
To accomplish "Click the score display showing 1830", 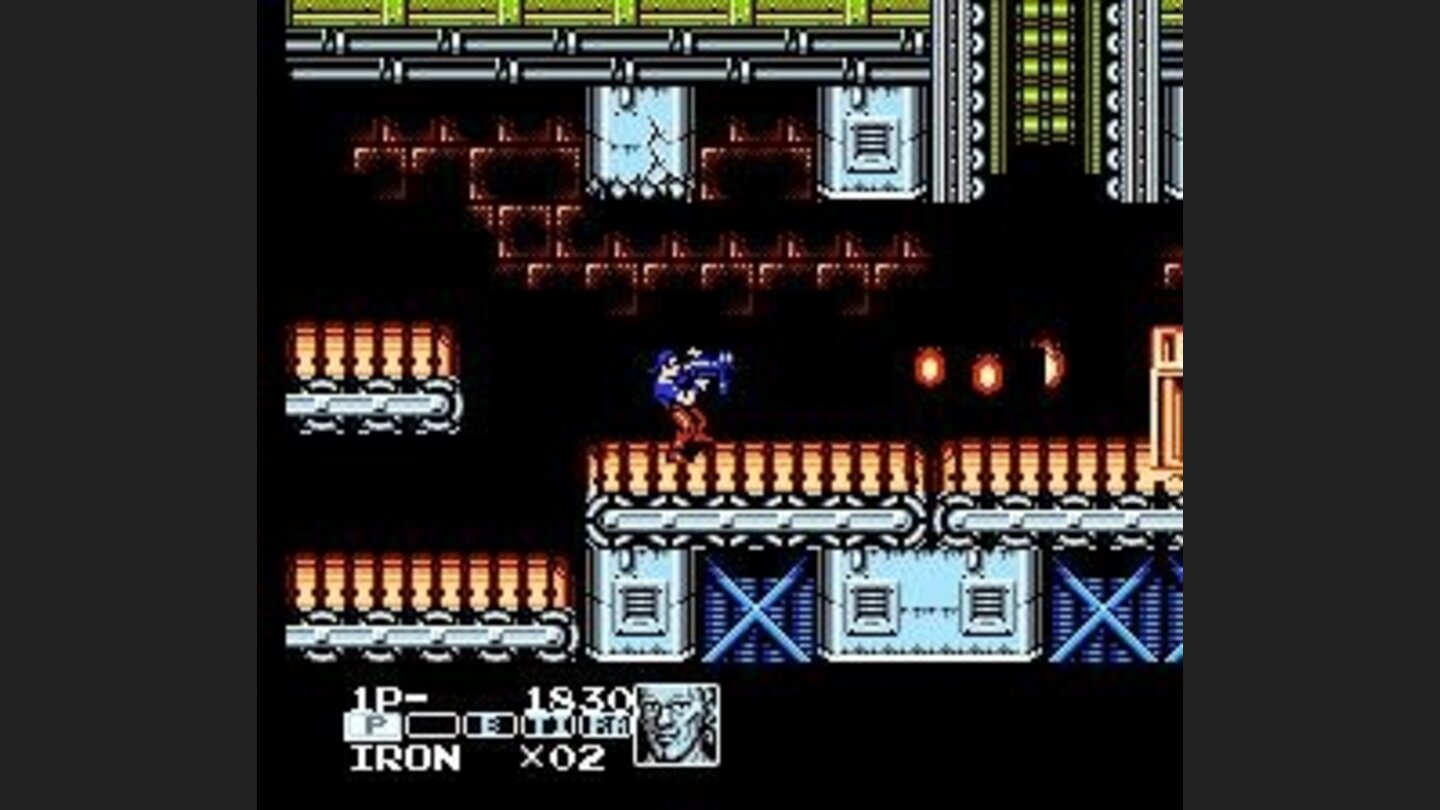I will [580, 699].
